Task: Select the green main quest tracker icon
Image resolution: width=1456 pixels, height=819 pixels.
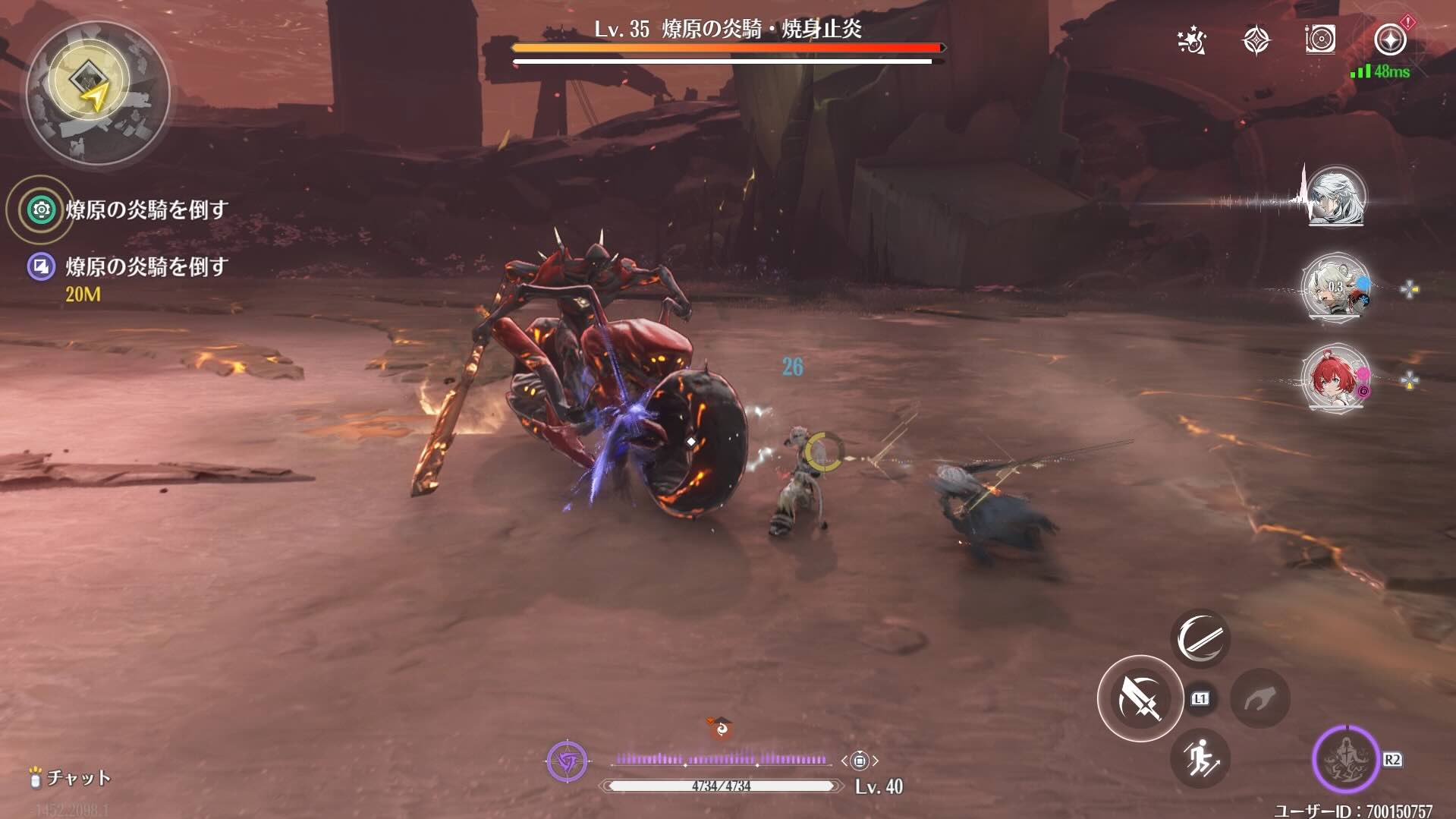Action: [x=42, y=209]
